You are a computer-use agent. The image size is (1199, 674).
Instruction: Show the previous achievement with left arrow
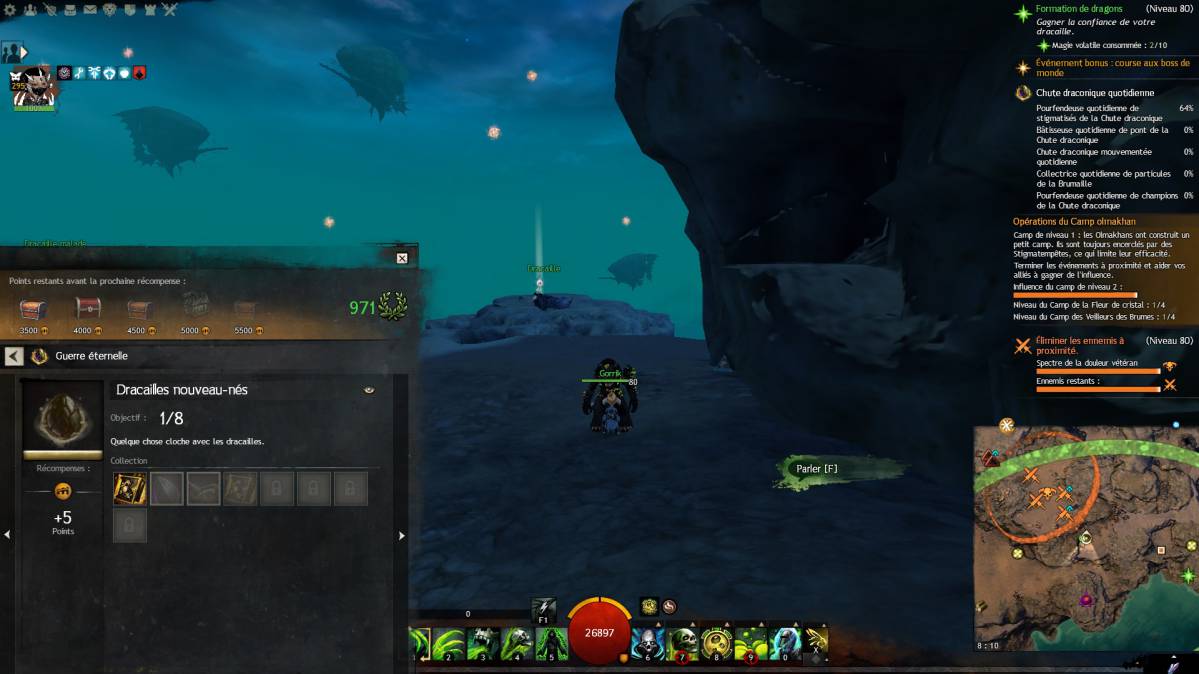[7, 536]
